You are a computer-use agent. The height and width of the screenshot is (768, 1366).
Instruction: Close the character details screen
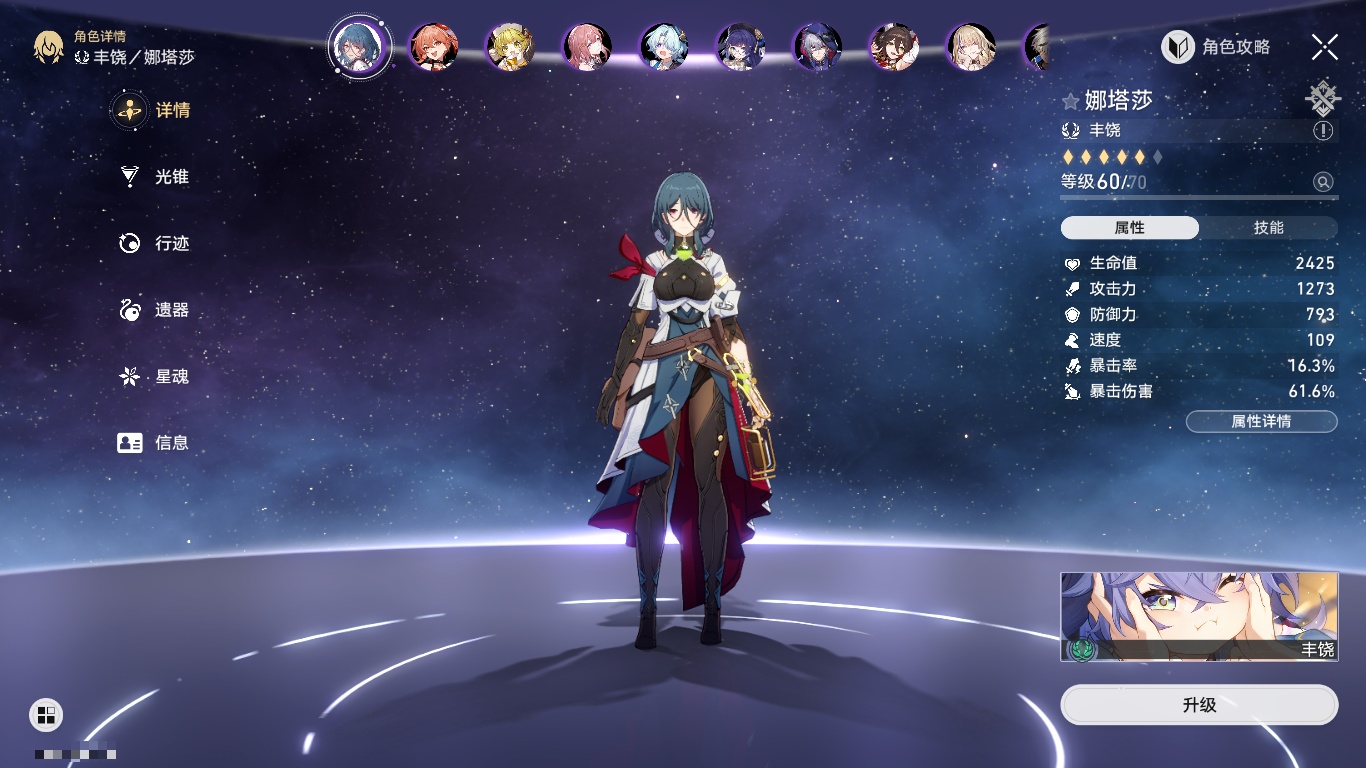pyautogui.click(x=1325, y=46)
